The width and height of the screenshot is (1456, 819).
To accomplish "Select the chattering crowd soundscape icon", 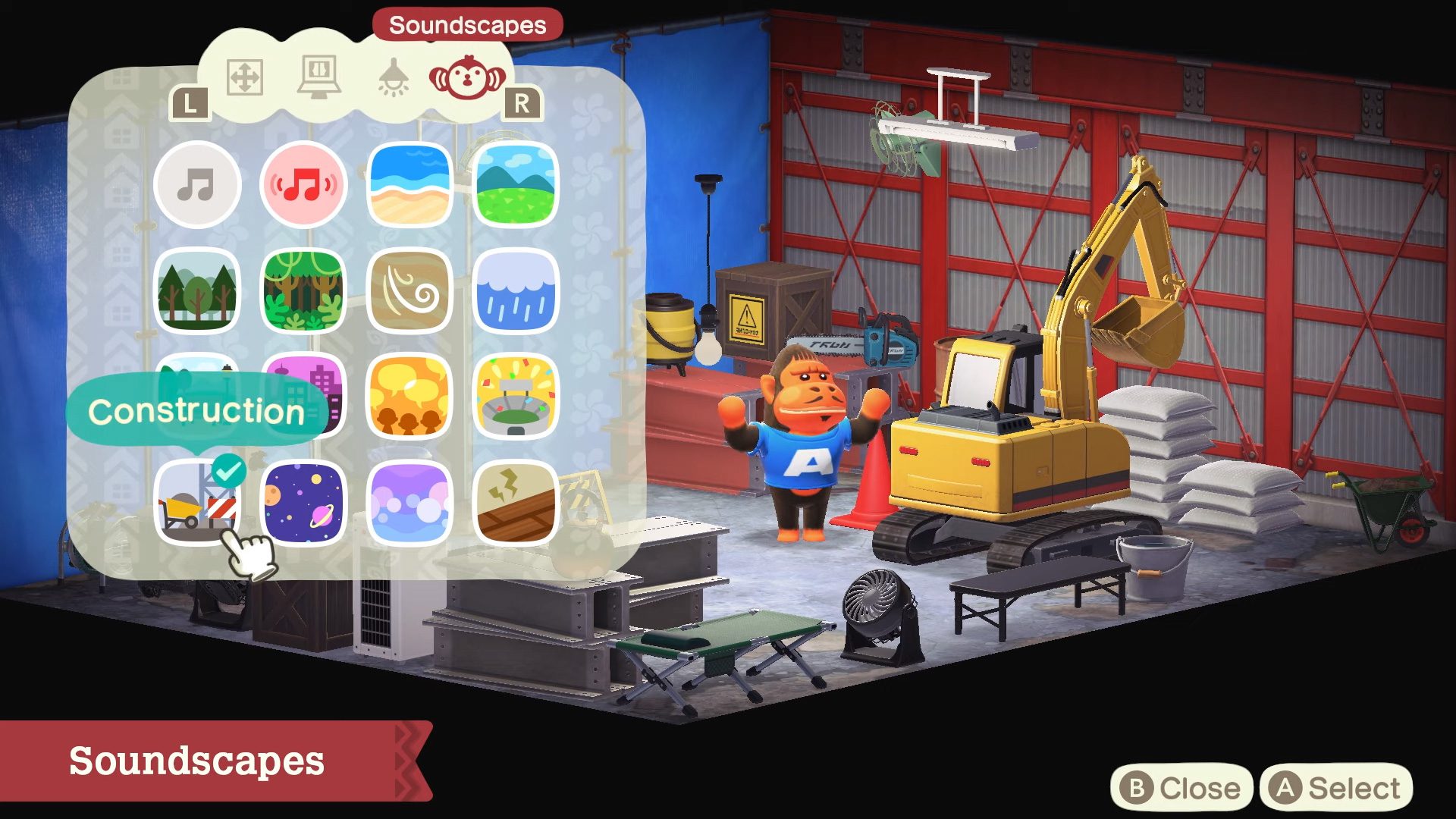I will click(x=409, y=400).
